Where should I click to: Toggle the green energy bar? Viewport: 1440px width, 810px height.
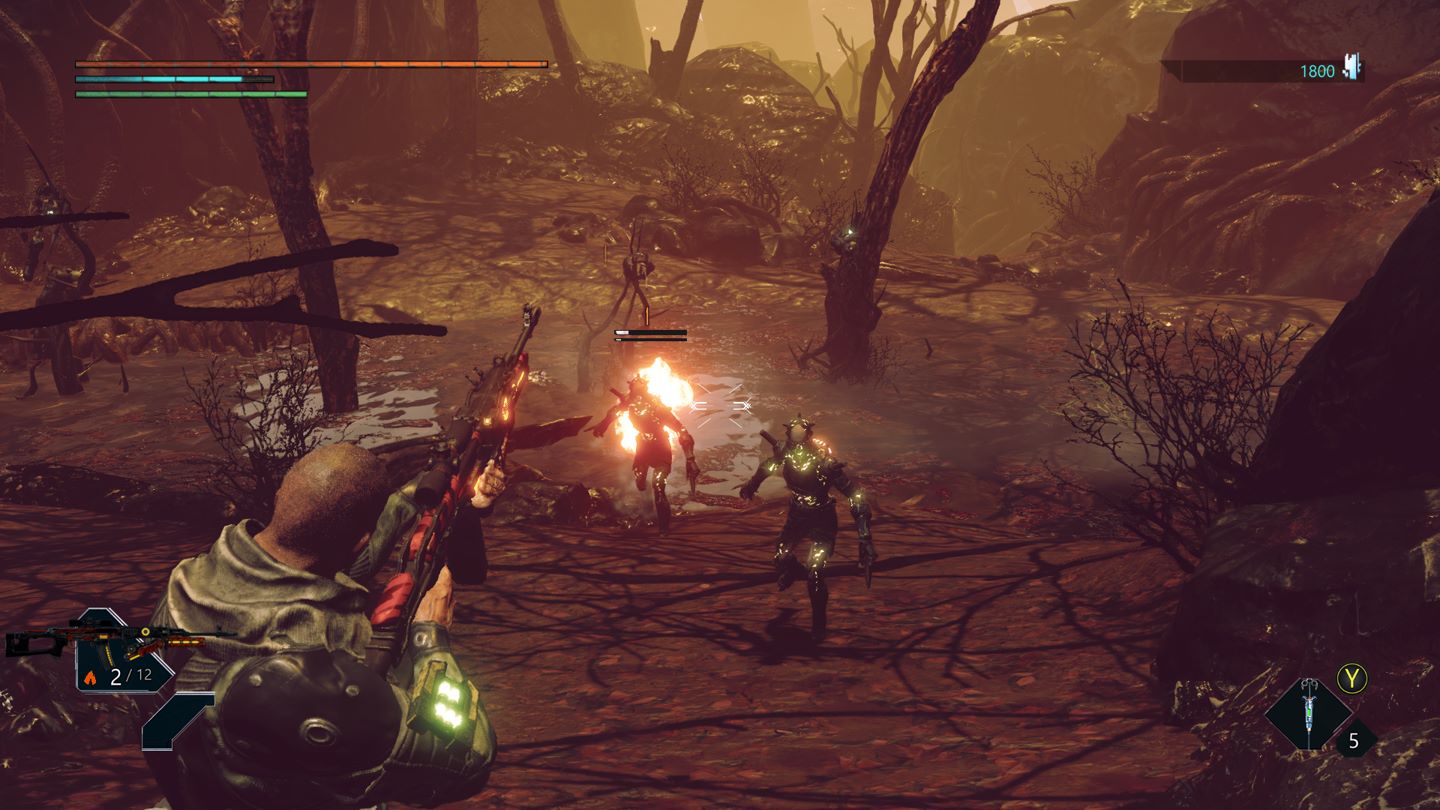point(190,93)
